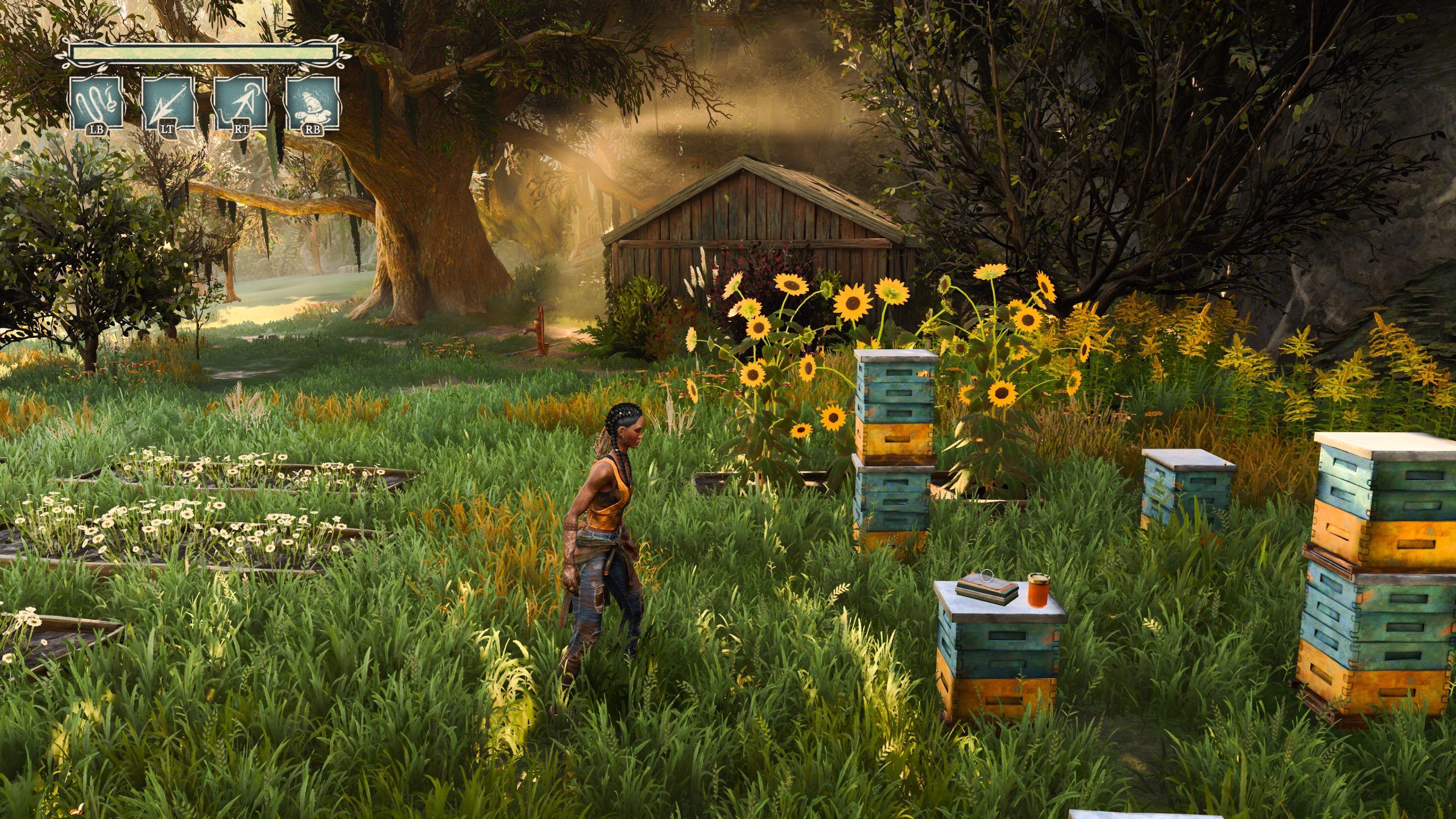Use the upward arrow with arc ability

click(x=241, y=104)
